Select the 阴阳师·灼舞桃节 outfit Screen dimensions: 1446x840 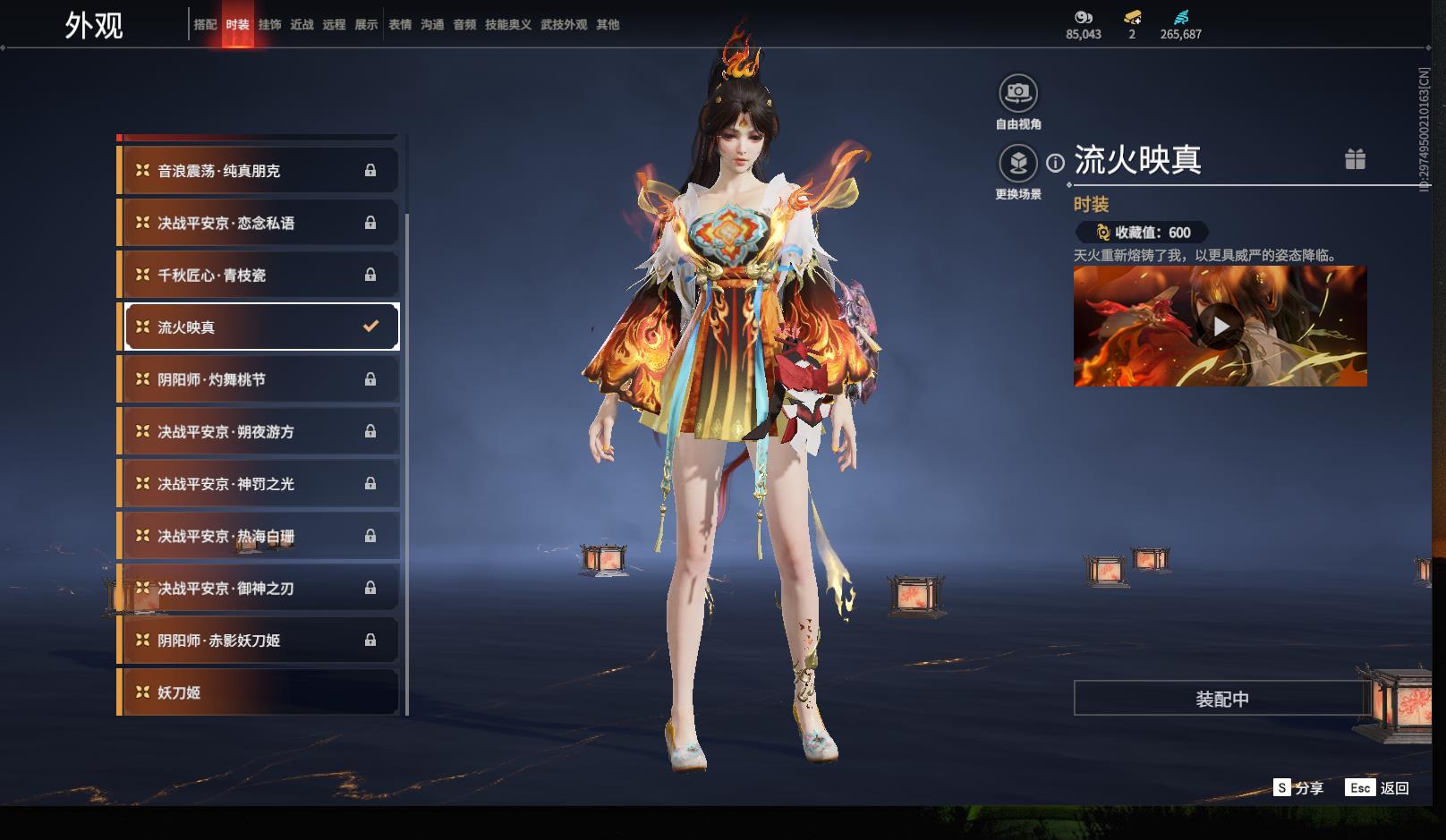tap(258, 379)
